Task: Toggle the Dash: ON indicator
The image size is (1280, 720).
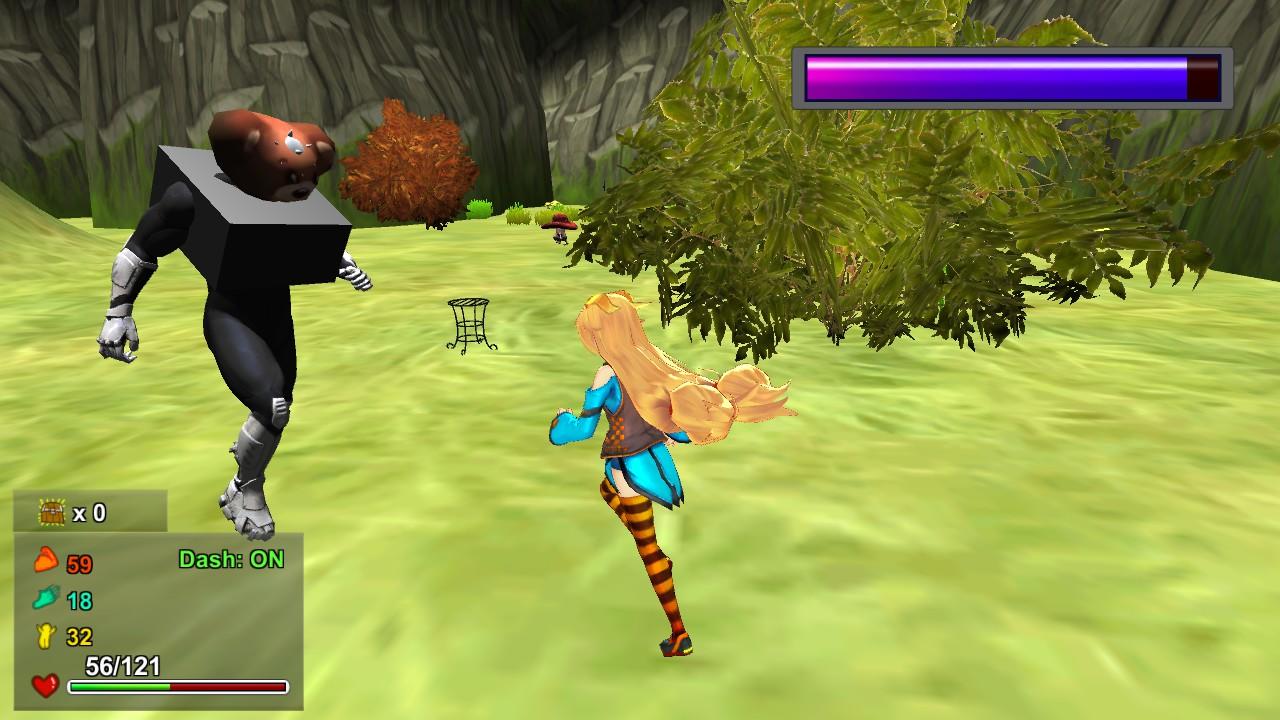Action: coord(233,559)
